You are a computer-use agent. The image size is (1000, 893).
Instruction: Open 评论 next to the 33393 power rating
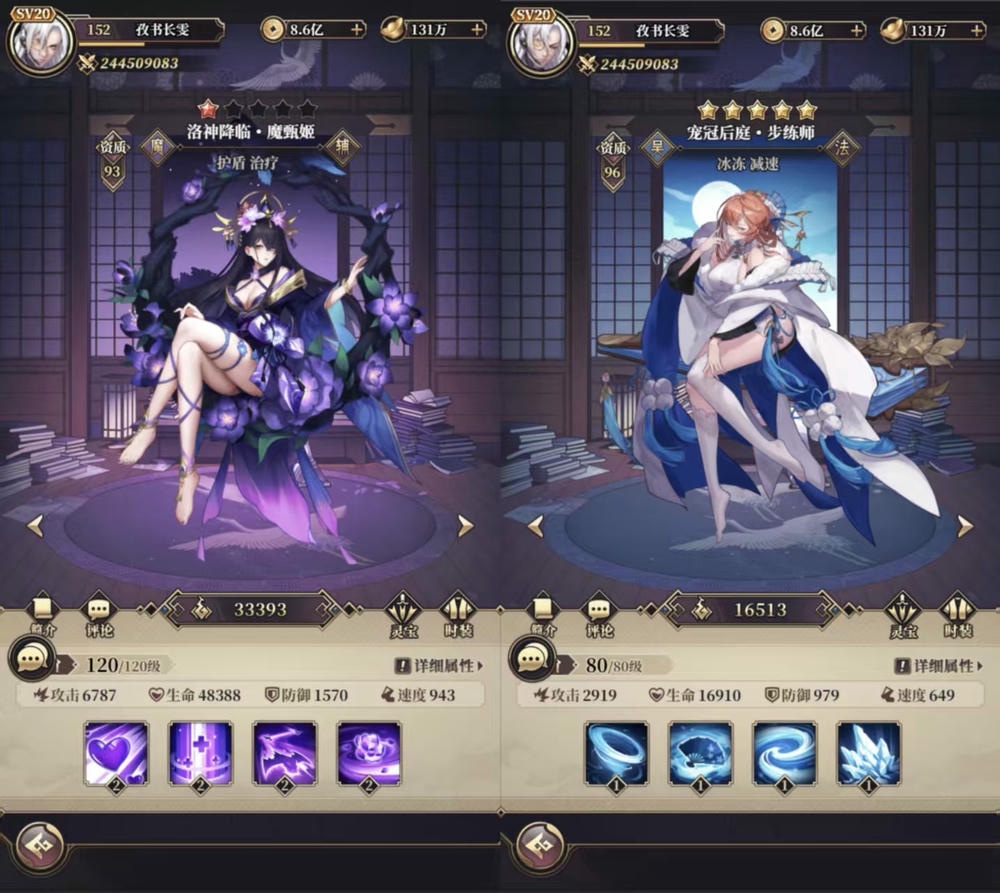[x=98, y=612]
